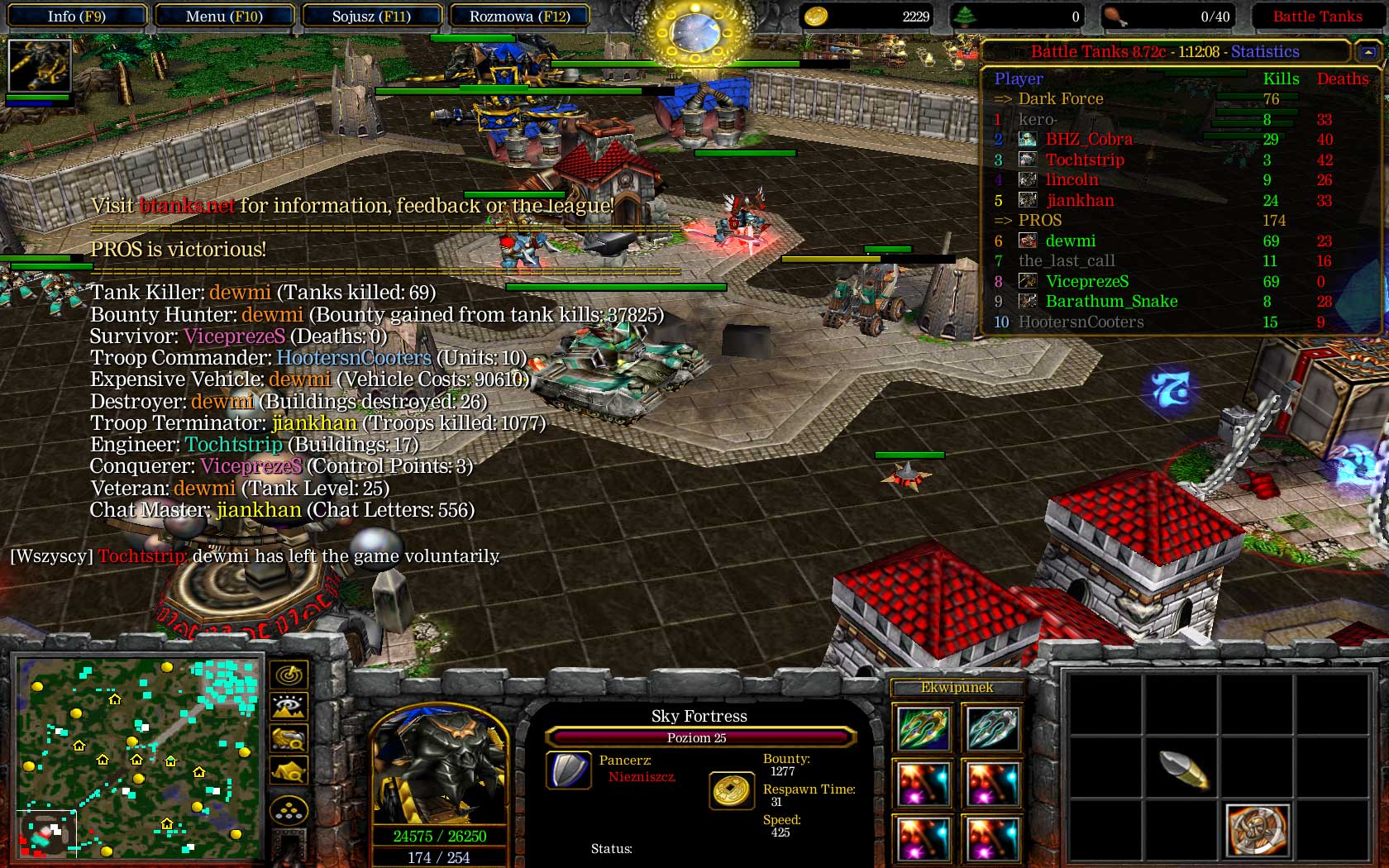This screenshot has height=868, width=1389.
Task: Select the hero tank icon
Action: [39, 65]
